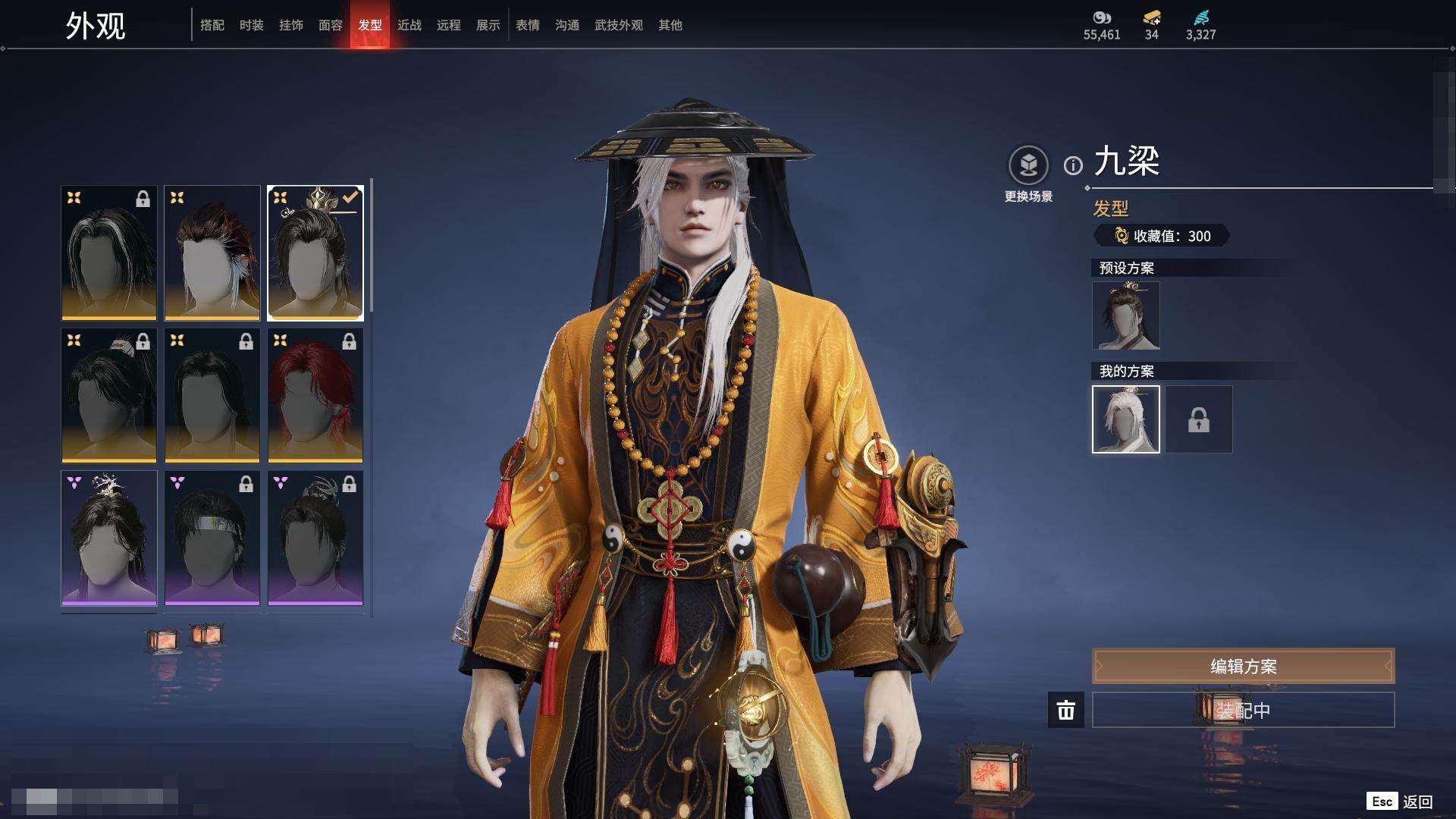Choose the preset scheme dark hair thumbnail

[1125, 315]
